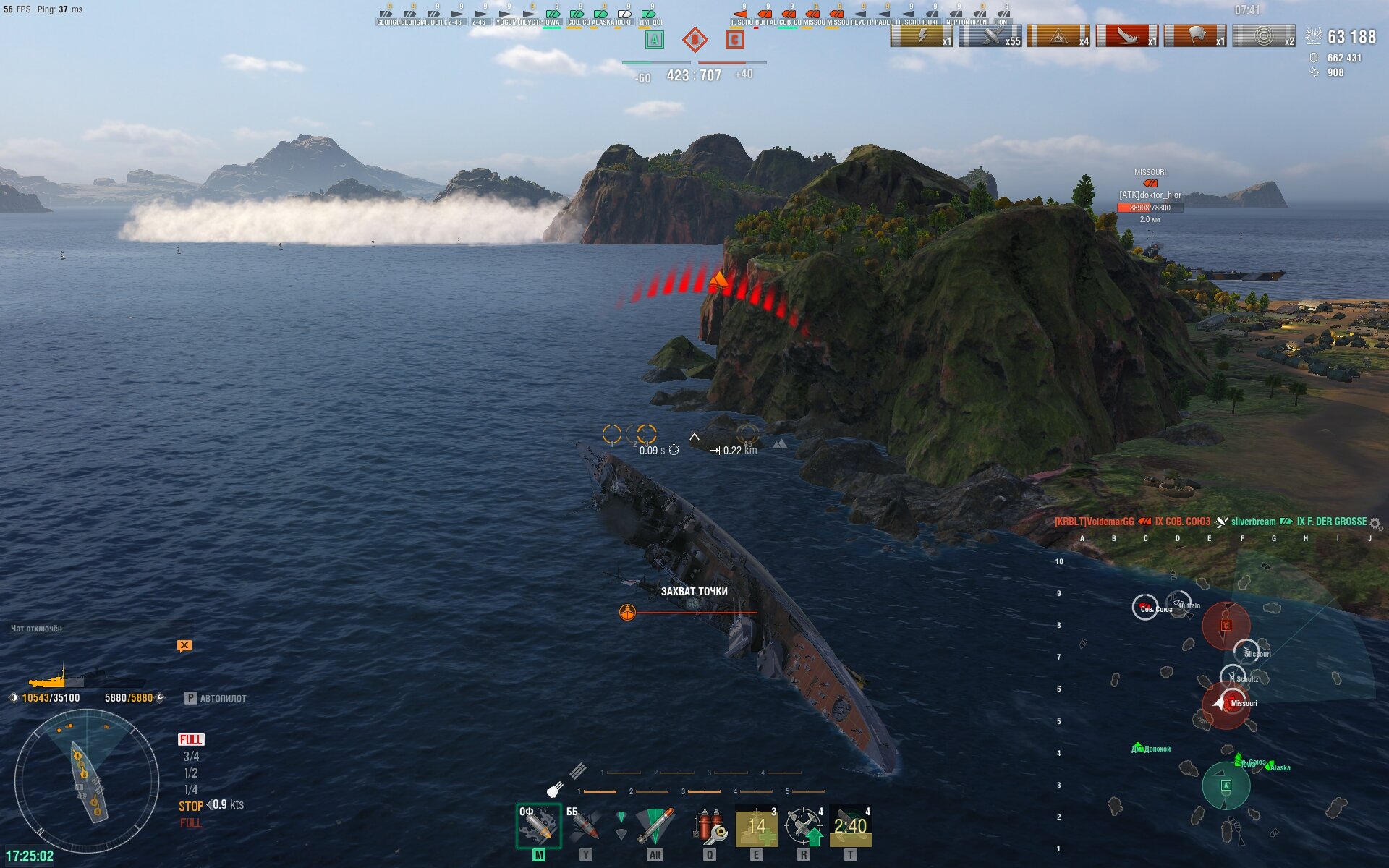Use the Repair Party heal consumable
This screenshot has height=868, width=1389.
[756, 826]
